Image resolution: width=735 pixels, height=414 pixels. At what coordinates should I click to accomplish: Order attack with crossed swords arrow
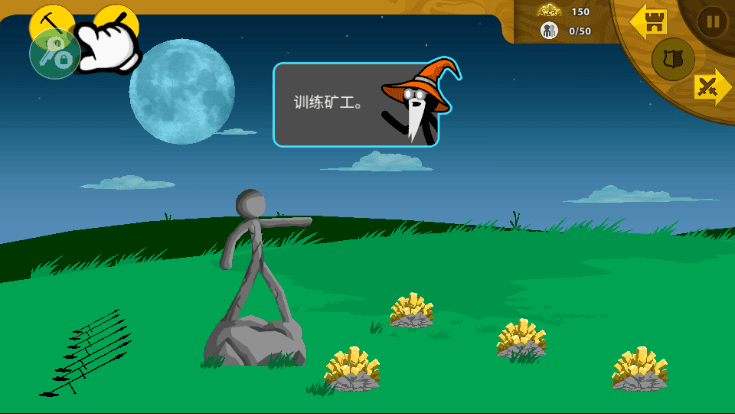712,87
